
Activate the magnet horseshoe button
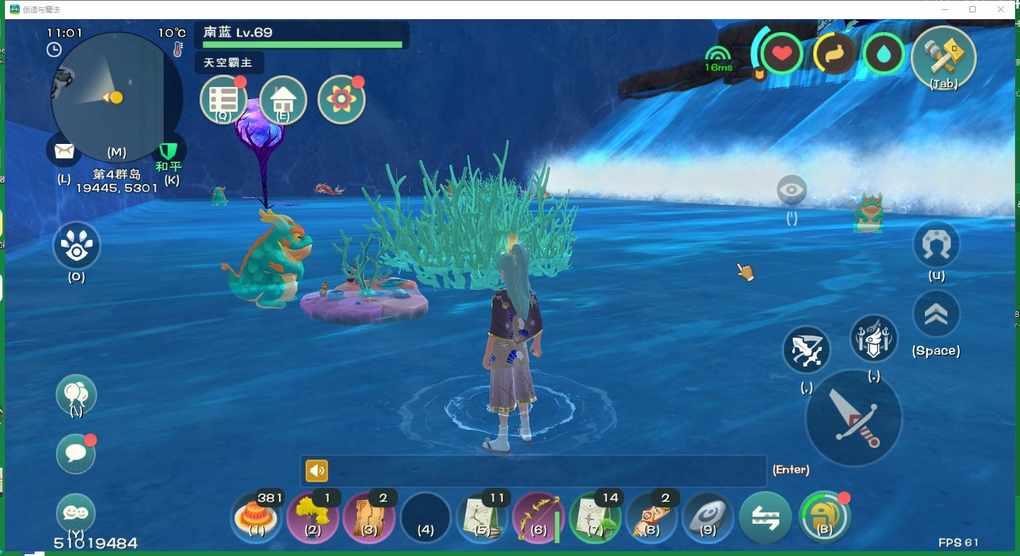[936, 244]
